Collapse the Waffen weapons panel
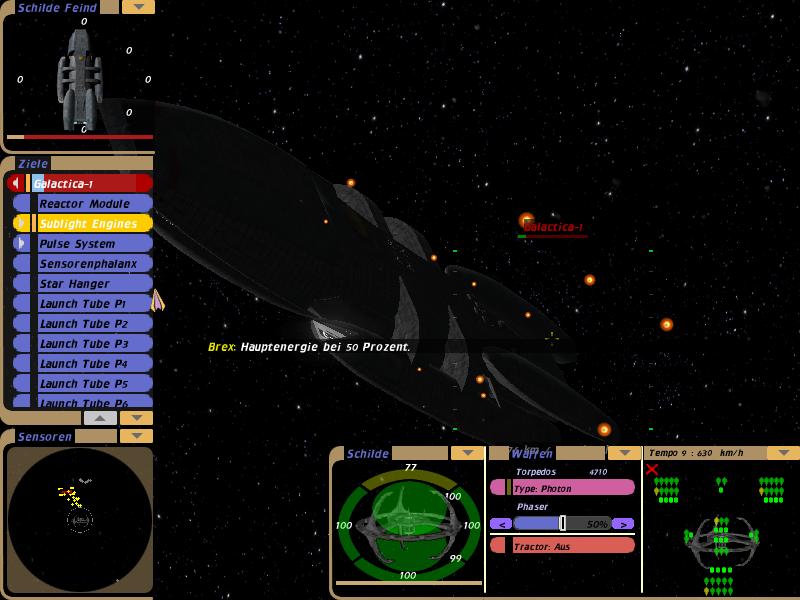The height and width of the screenshot is (600, 800). (625, 453)
